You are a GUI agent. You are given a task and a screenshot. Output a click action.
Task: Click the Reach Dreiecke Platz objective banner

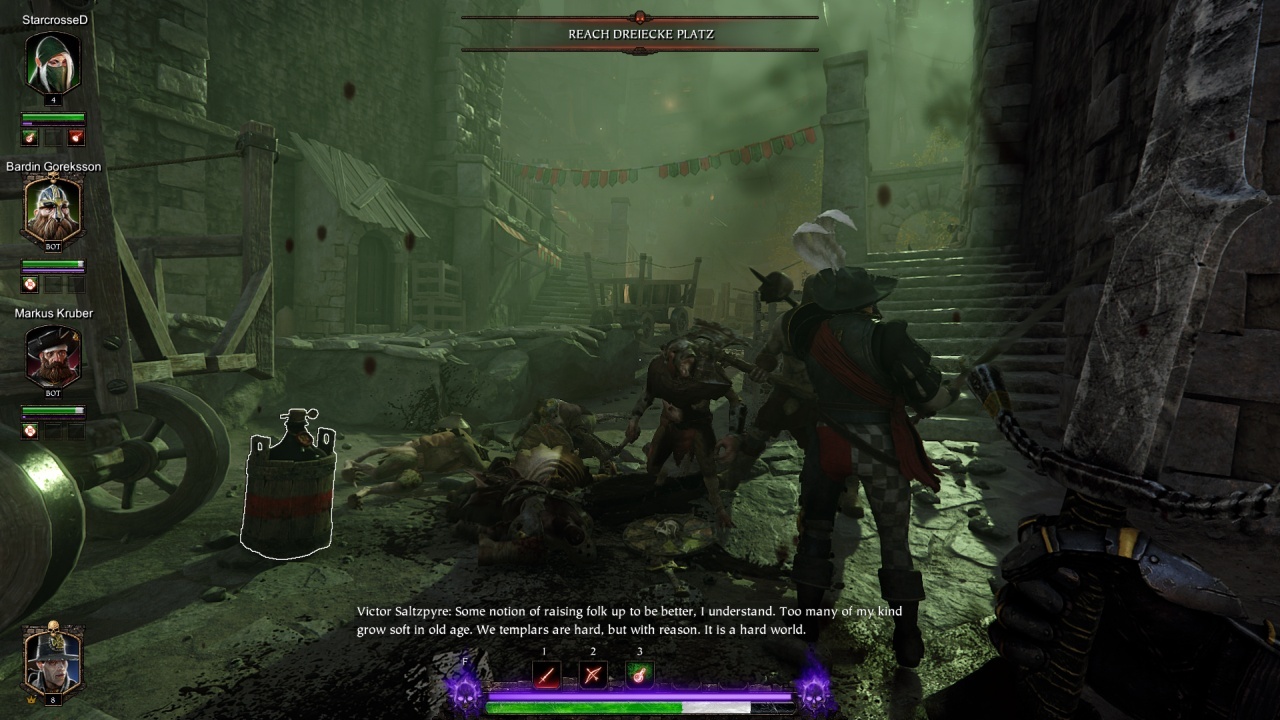(x=640, y=34)
